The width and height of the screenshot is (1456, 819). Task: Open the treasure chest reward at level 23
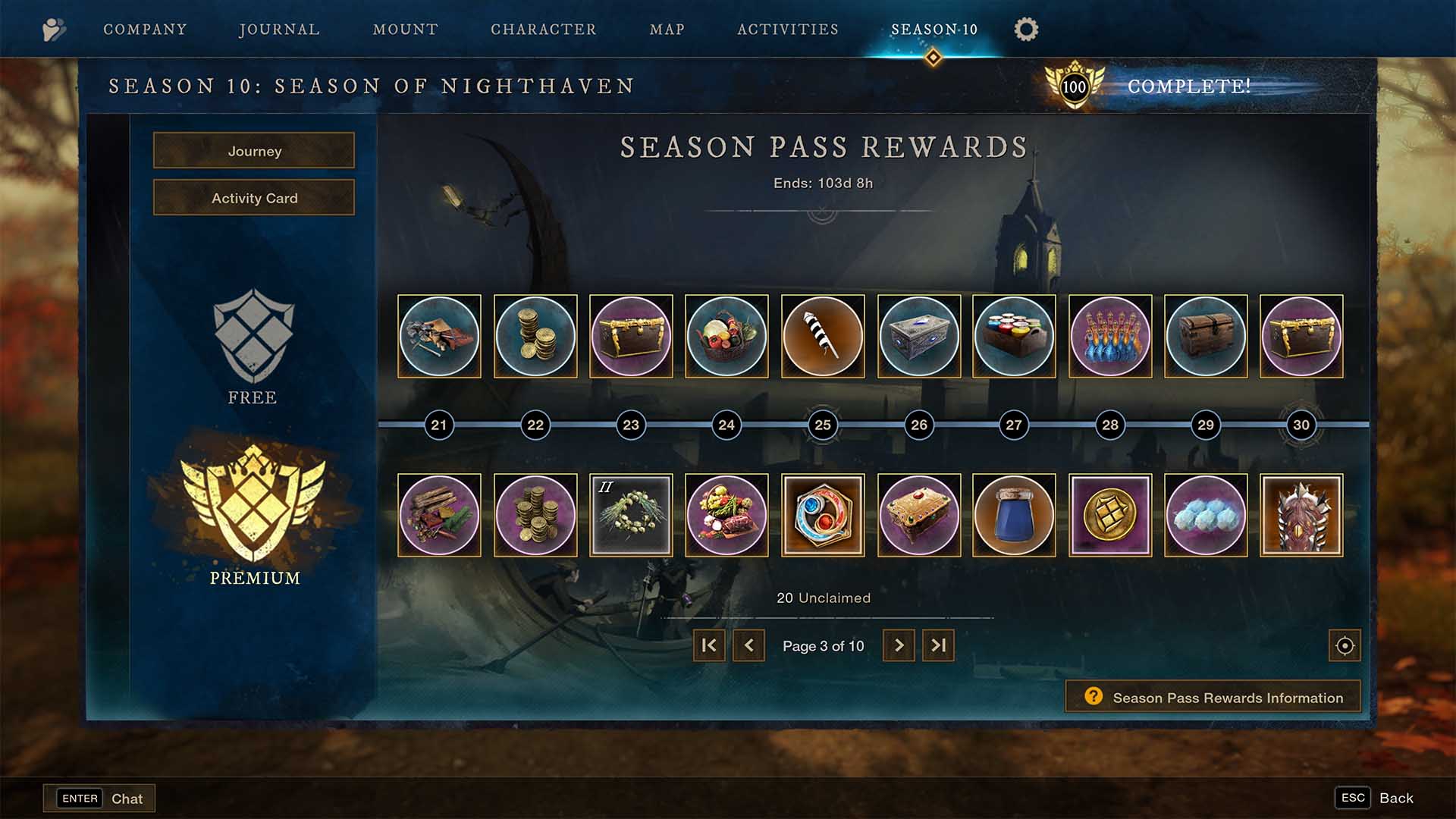coord(631,336)
